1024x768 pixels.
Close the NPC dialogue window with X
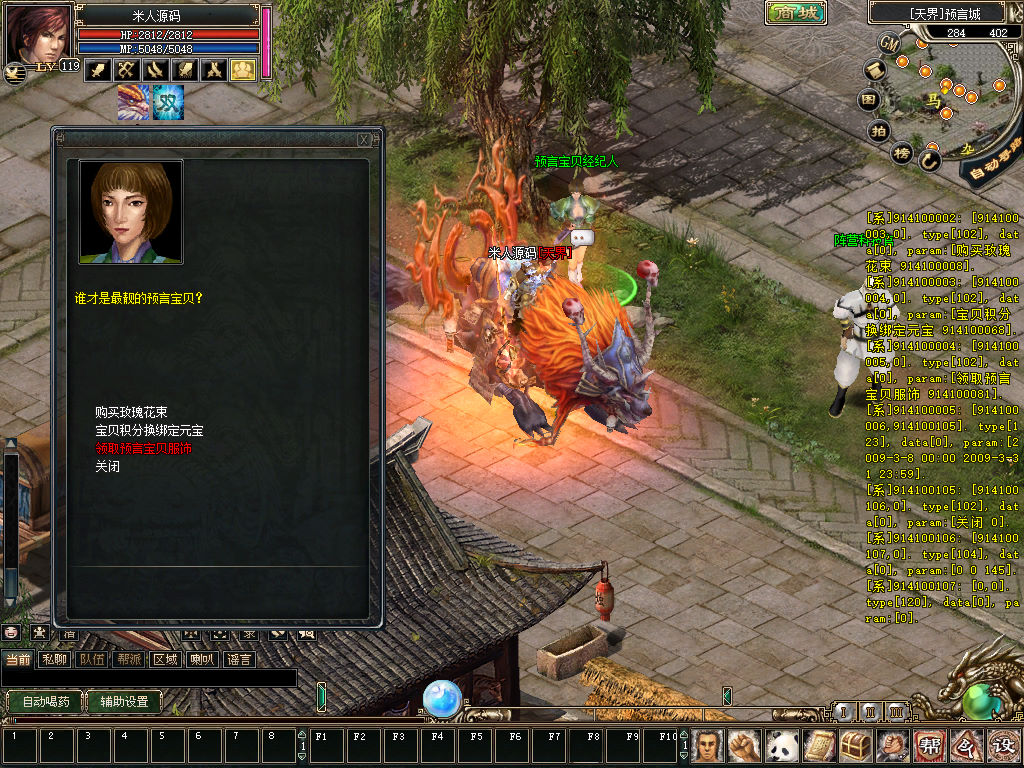[x=364, y=140]
